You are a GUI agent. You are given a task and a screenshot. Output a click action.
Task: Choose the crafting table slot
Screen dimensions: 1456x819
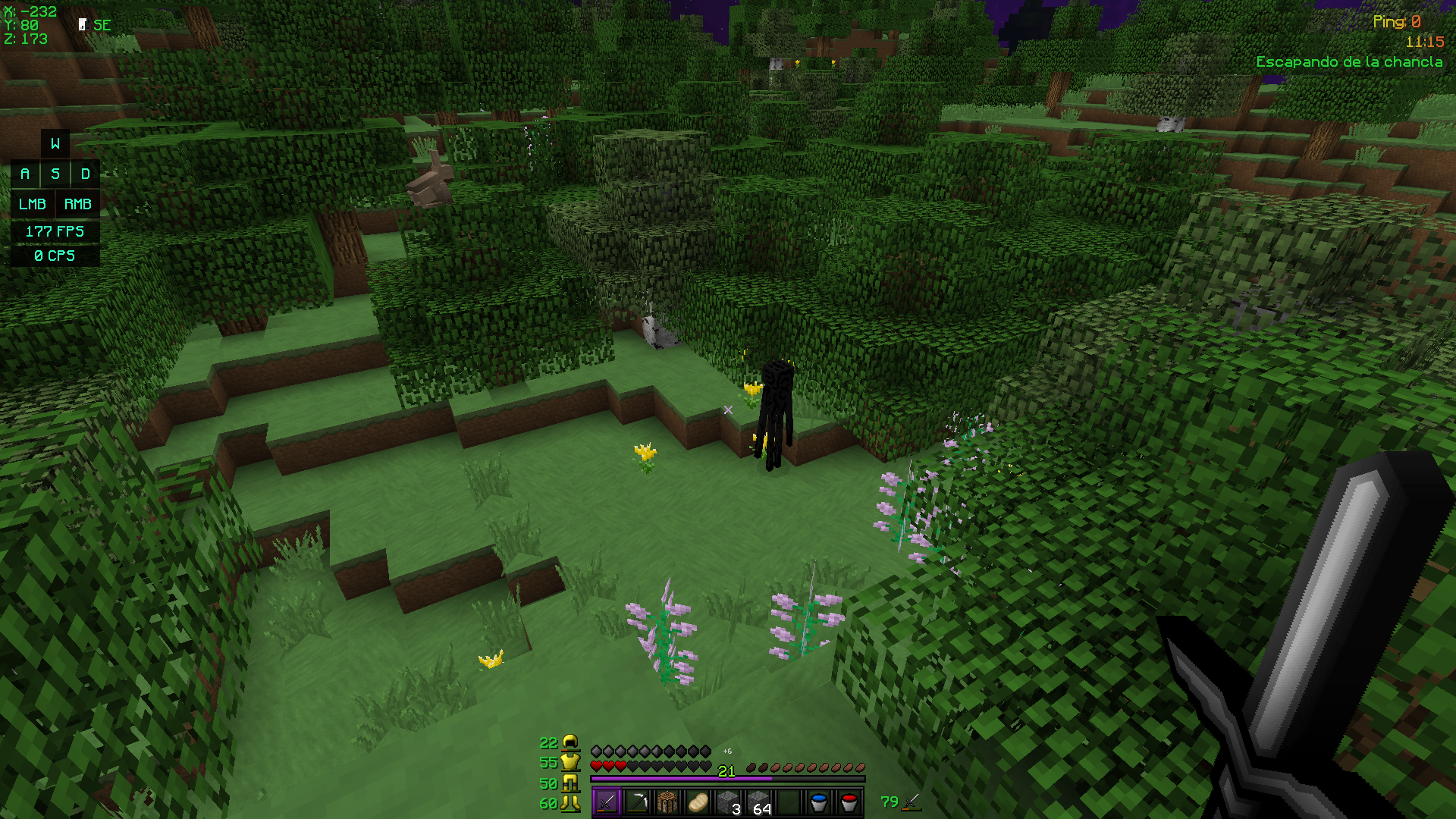(667, 802)
